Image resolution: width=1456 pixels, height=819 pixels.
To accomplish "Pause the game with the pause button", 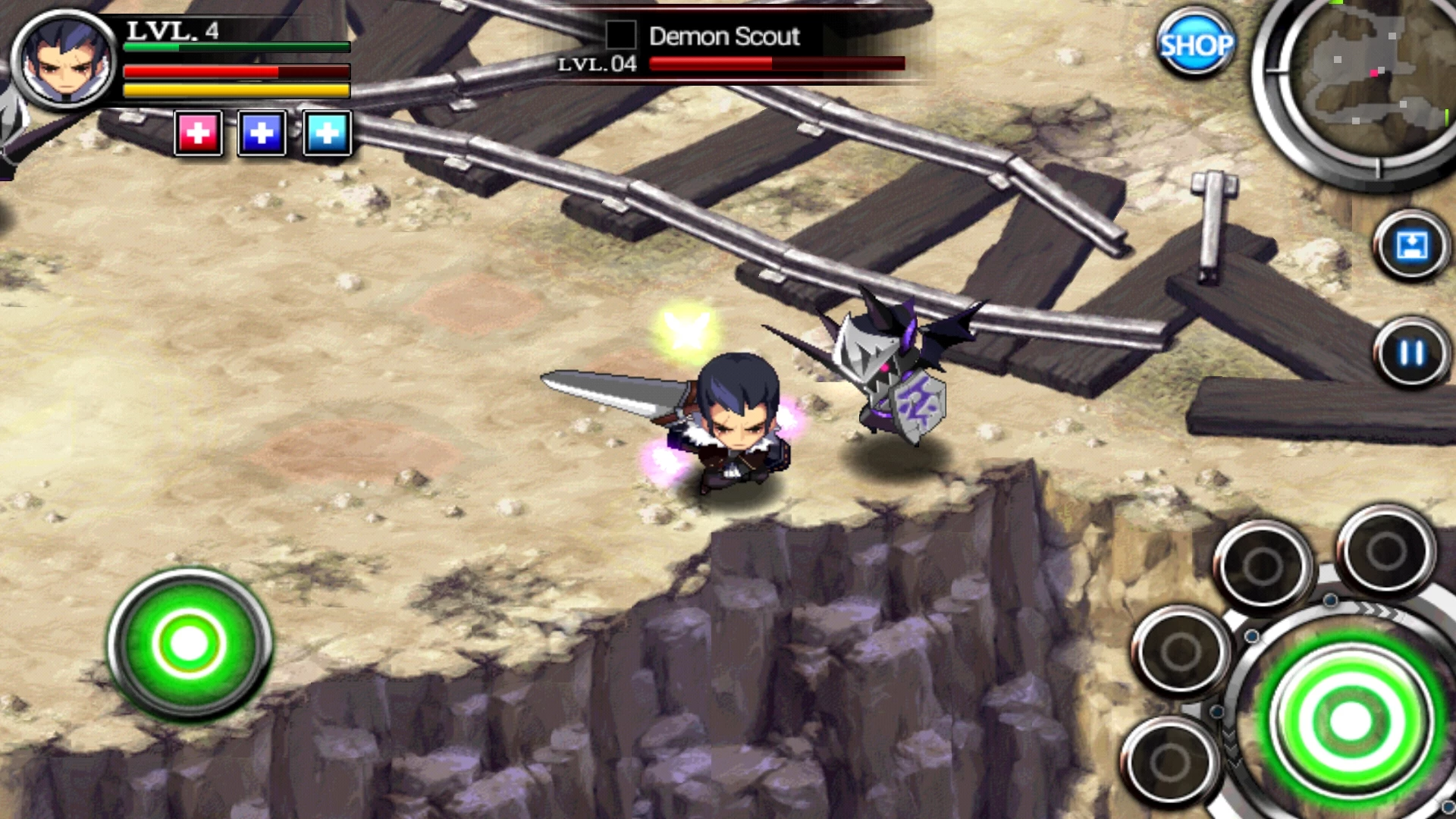I will pos(1411,353).
